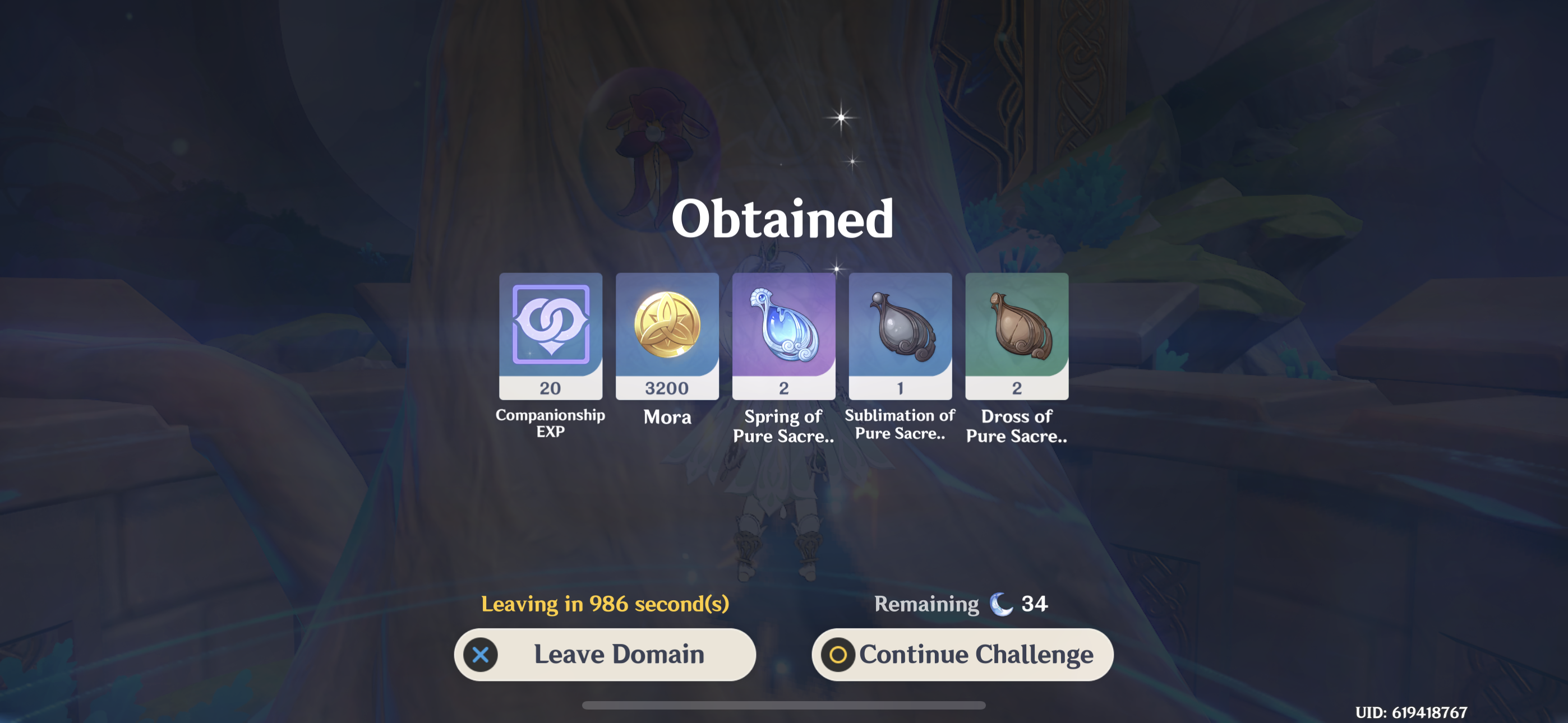Click the circle icon on Continue Challenge
1568x723 pixels.
point(839,655)
